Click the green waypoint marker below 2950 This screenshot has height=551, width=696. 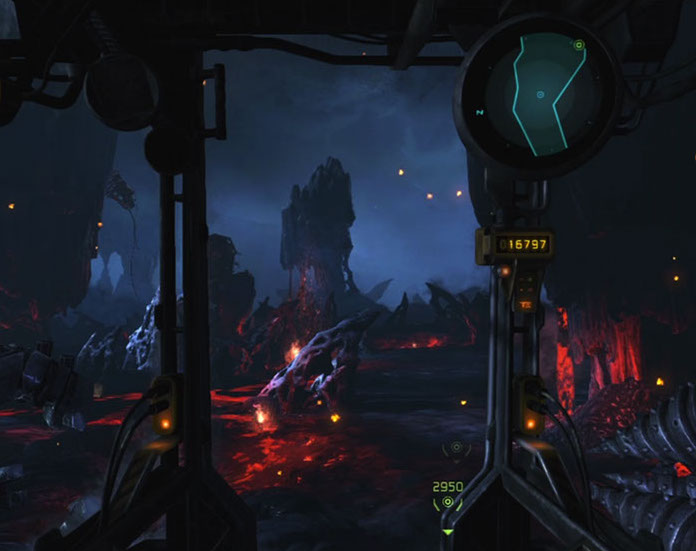coord(447,503)
